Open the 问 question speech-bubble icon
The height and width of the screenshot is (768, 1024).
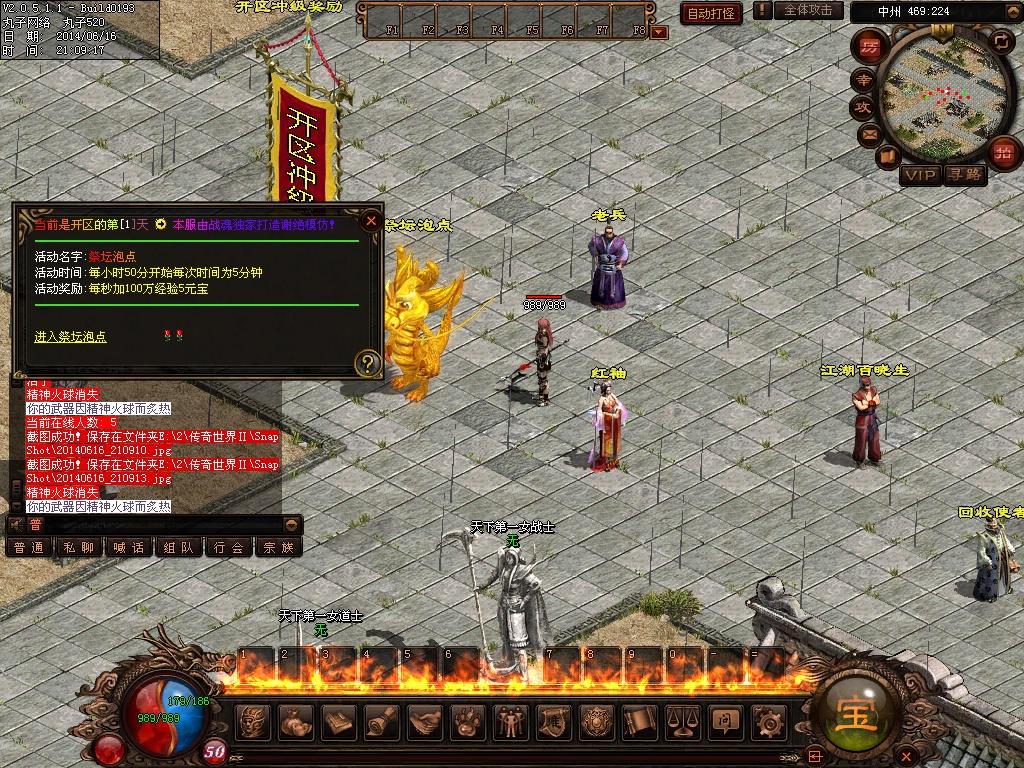(724, 721)
